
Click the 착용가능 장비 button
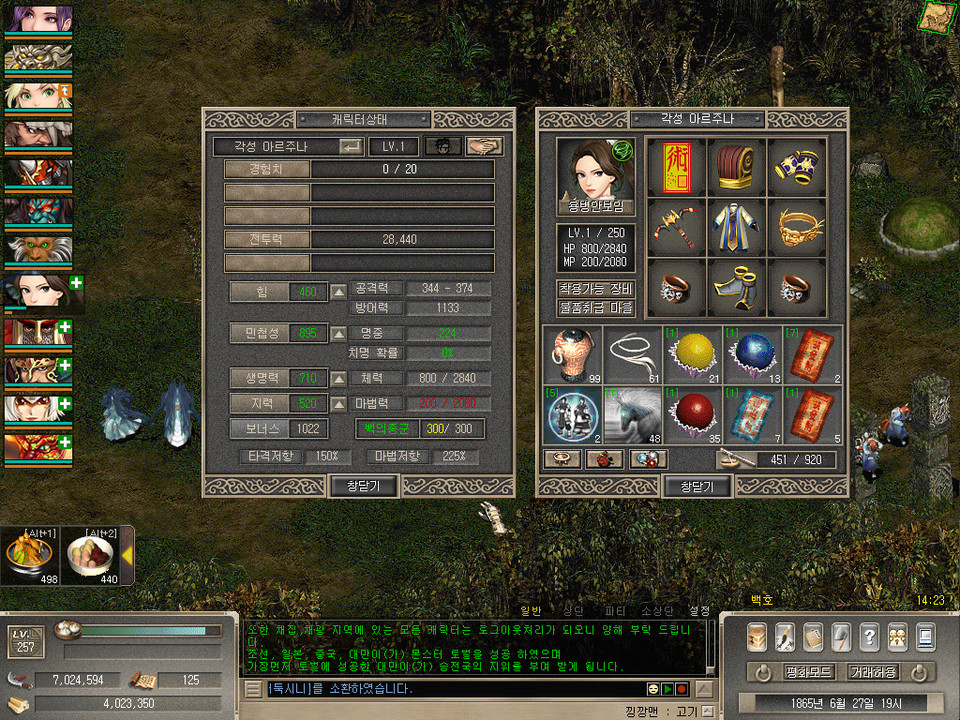pyautogui.click(x=596, y=288)
